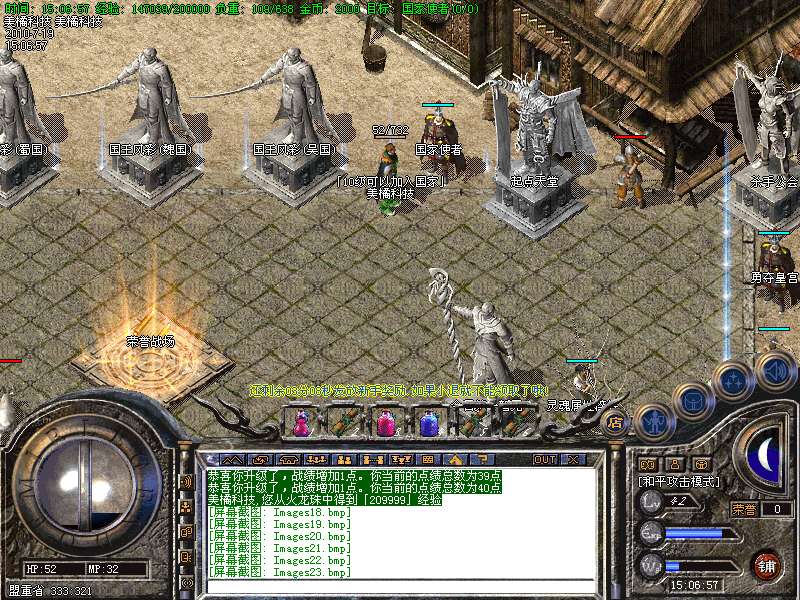The width and height of the screenshot is (800, 600).
Task: Click the sound-wave chat filter icon
Action: click(x=186, y=481)
